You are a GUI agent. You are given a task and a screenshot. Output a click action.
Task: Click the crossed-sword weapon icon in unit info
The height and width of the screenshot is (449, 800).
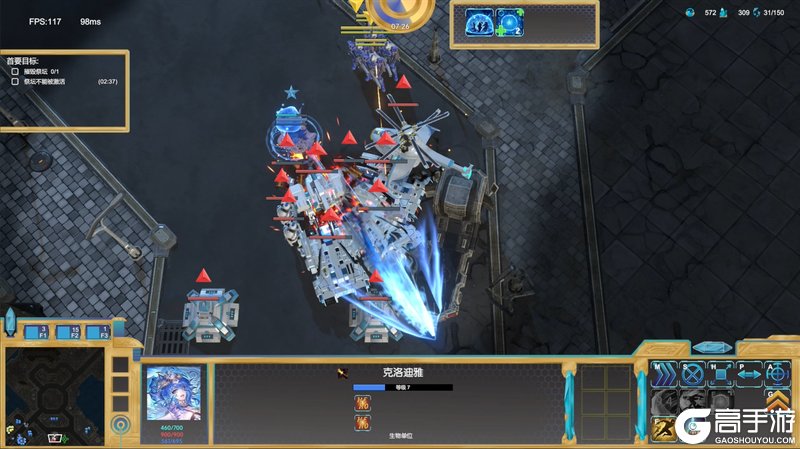(x=343, y=373)
